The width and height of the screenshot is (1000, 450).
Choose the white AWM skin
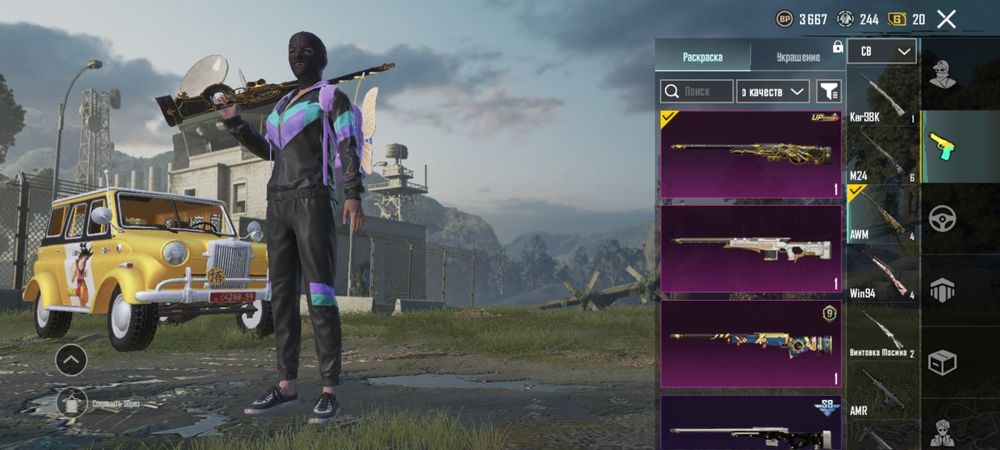click(751, 248)
